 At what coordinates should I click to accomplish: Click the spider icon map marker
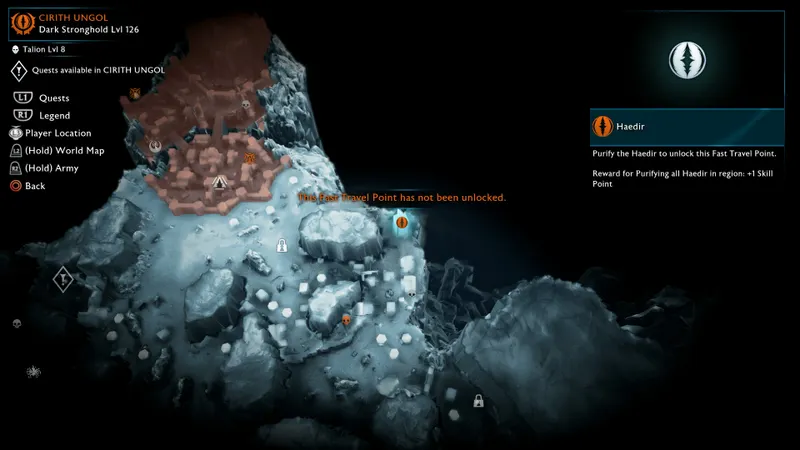[x=33, y=372]
